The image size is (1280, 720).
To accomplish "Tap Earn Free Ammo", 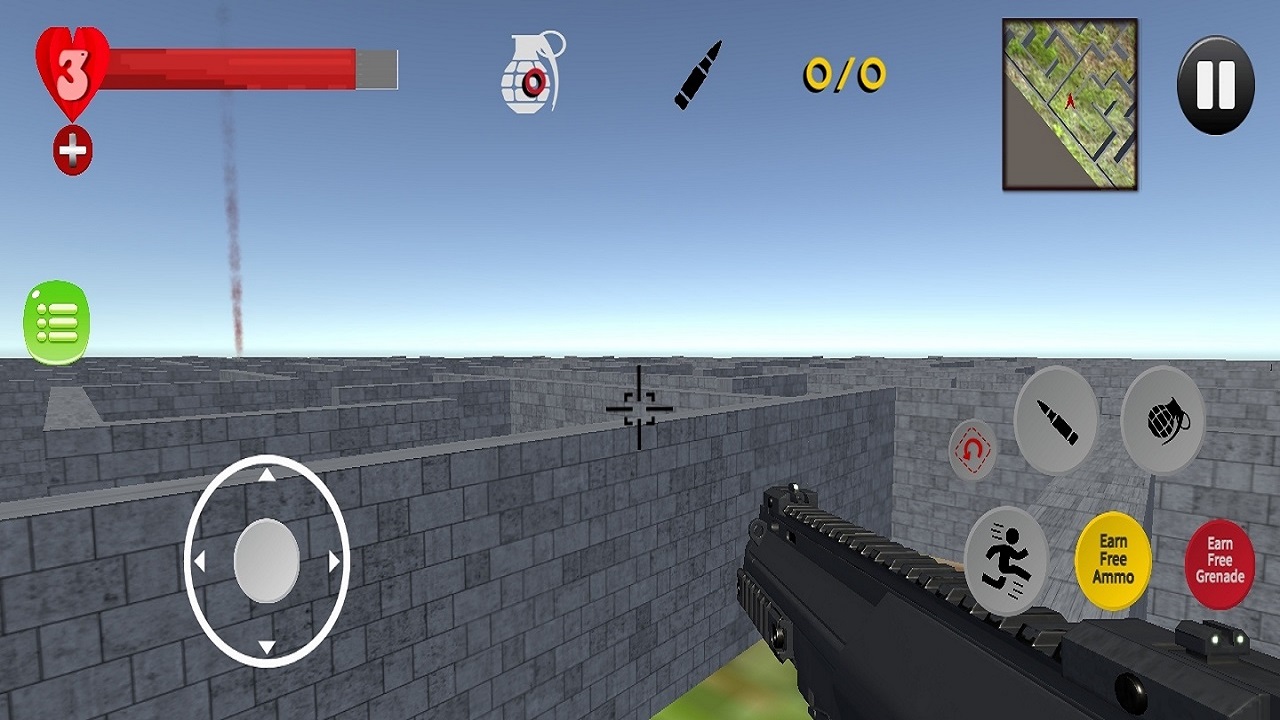I will click(x=1113, y=560).
